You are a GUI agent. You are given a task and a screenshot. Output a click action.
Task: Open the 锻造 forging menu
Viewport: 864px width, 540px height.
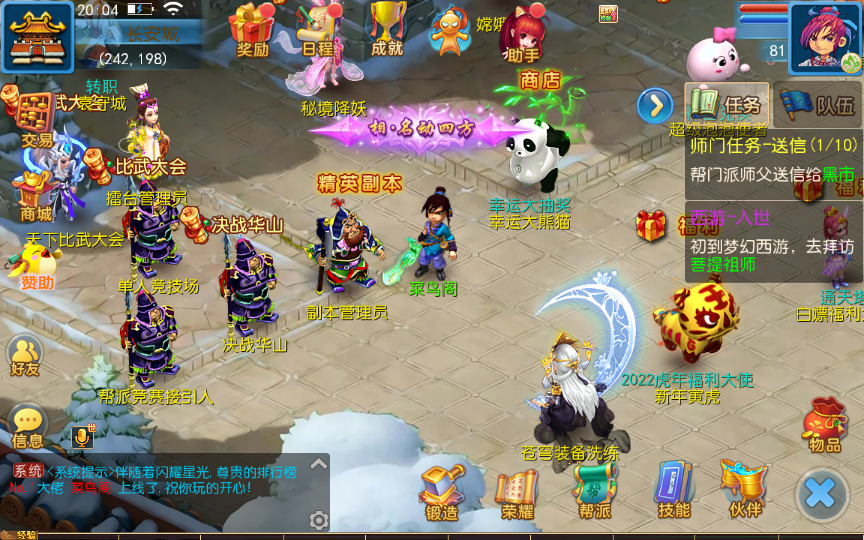(x=441, y=491)
